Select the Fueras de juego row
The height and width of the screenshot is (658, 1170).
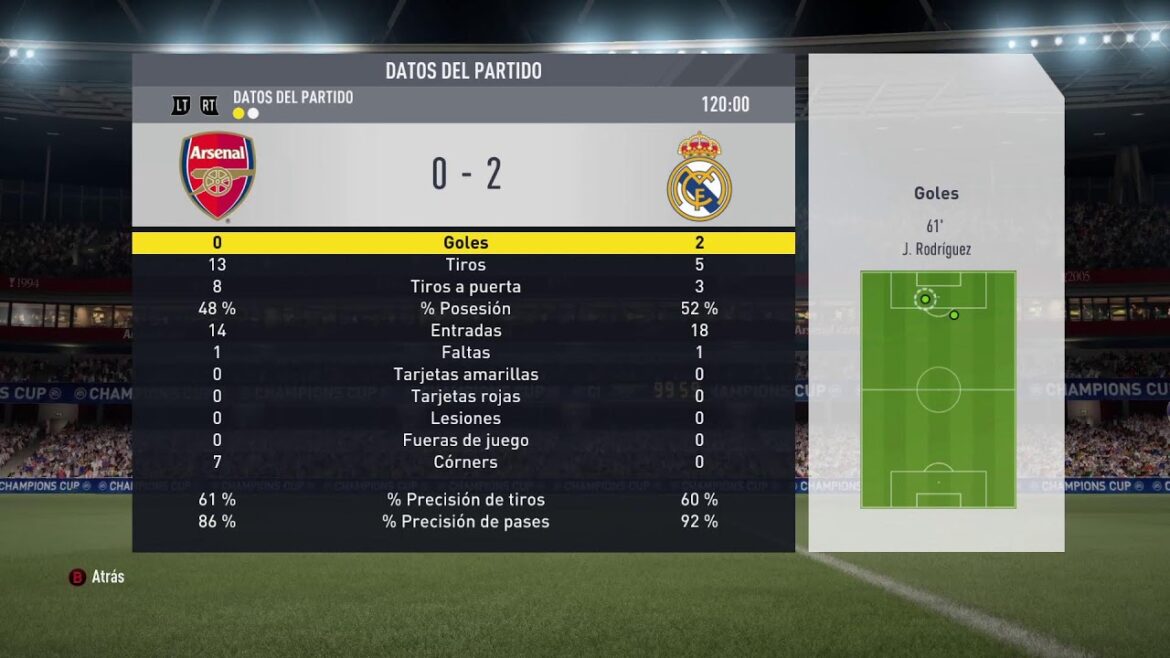coord(465,441)
